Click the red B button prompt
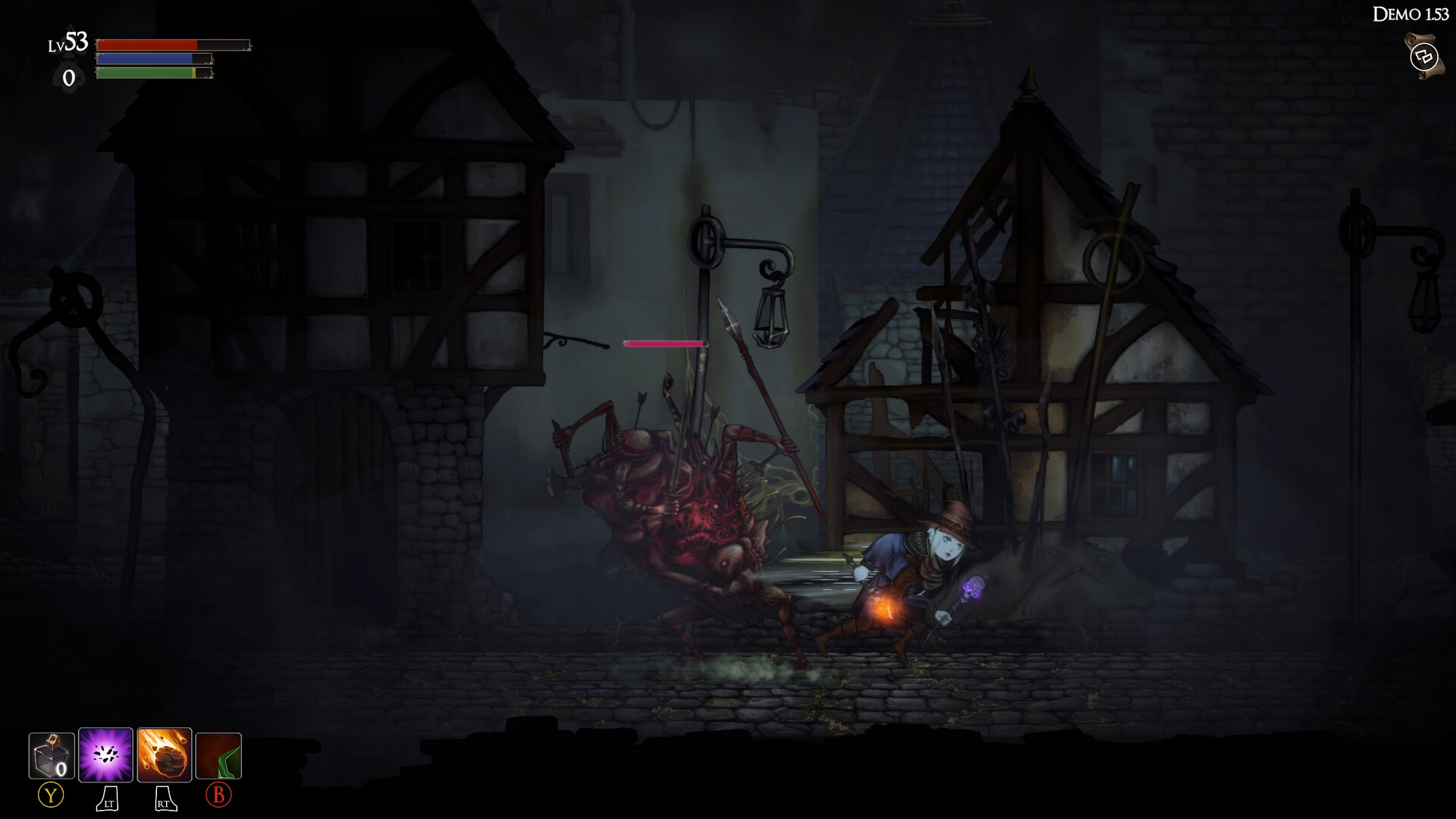This screenshot has height=819, width=1456. coord(218,797)
